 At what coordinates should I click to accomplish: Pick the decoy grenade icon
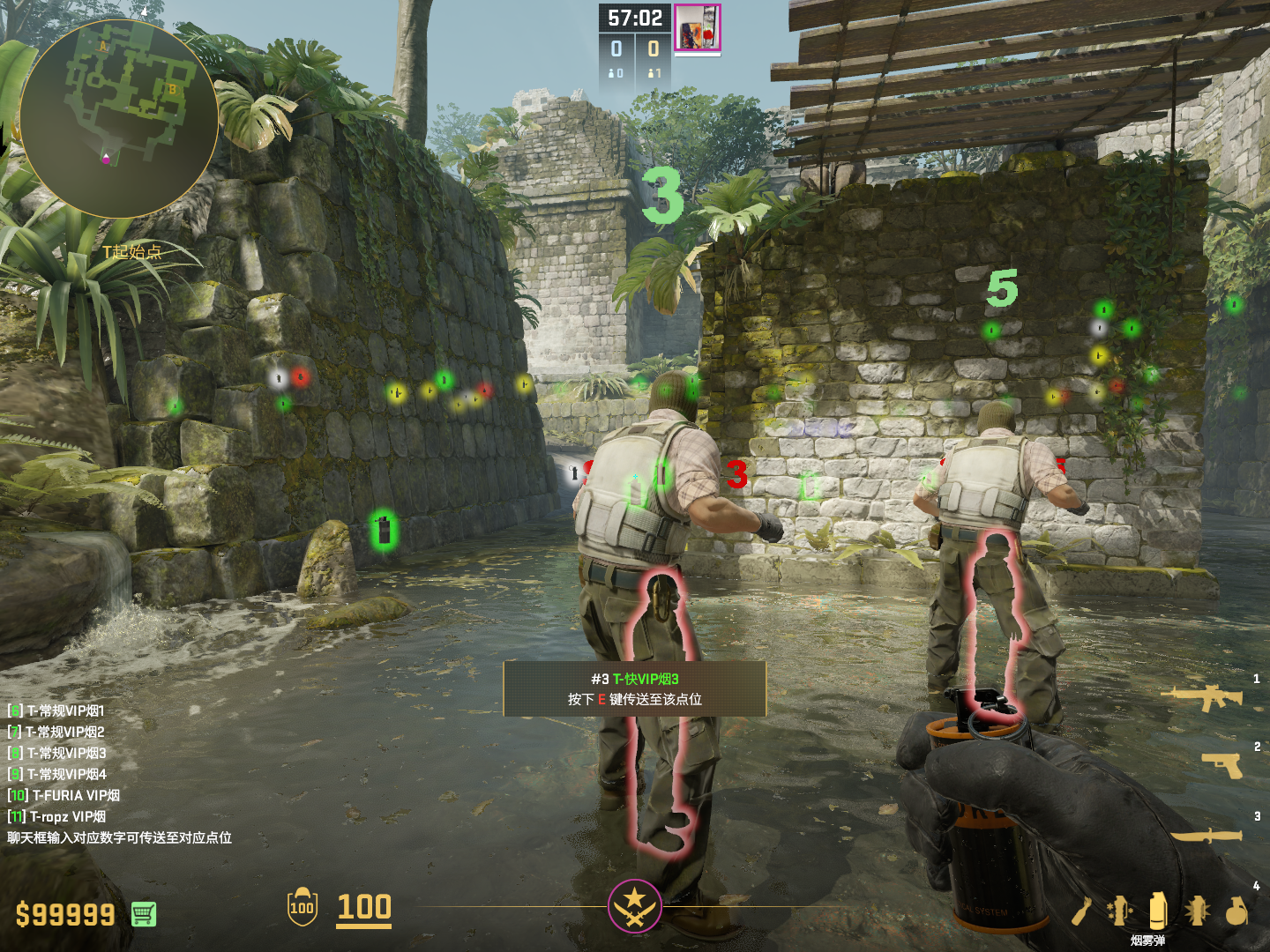click(1119, 911)
